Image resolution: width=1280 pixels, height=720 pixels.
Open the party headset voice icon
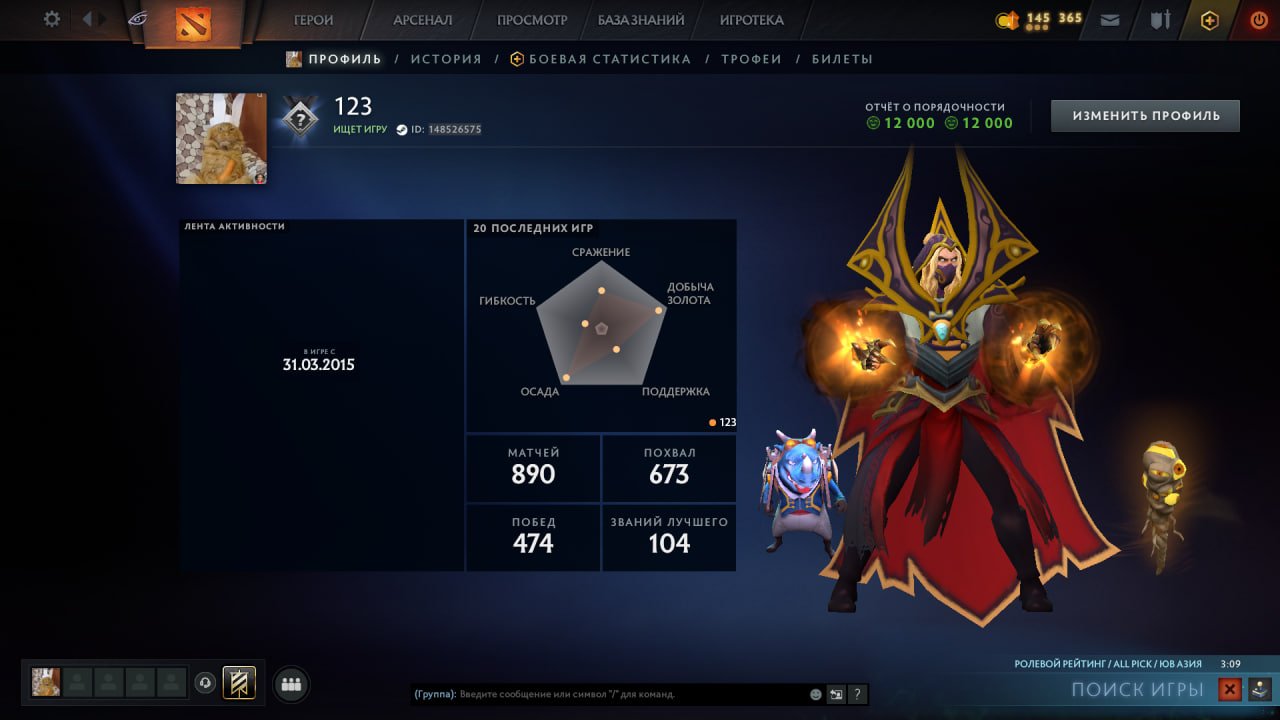(205, 683)
